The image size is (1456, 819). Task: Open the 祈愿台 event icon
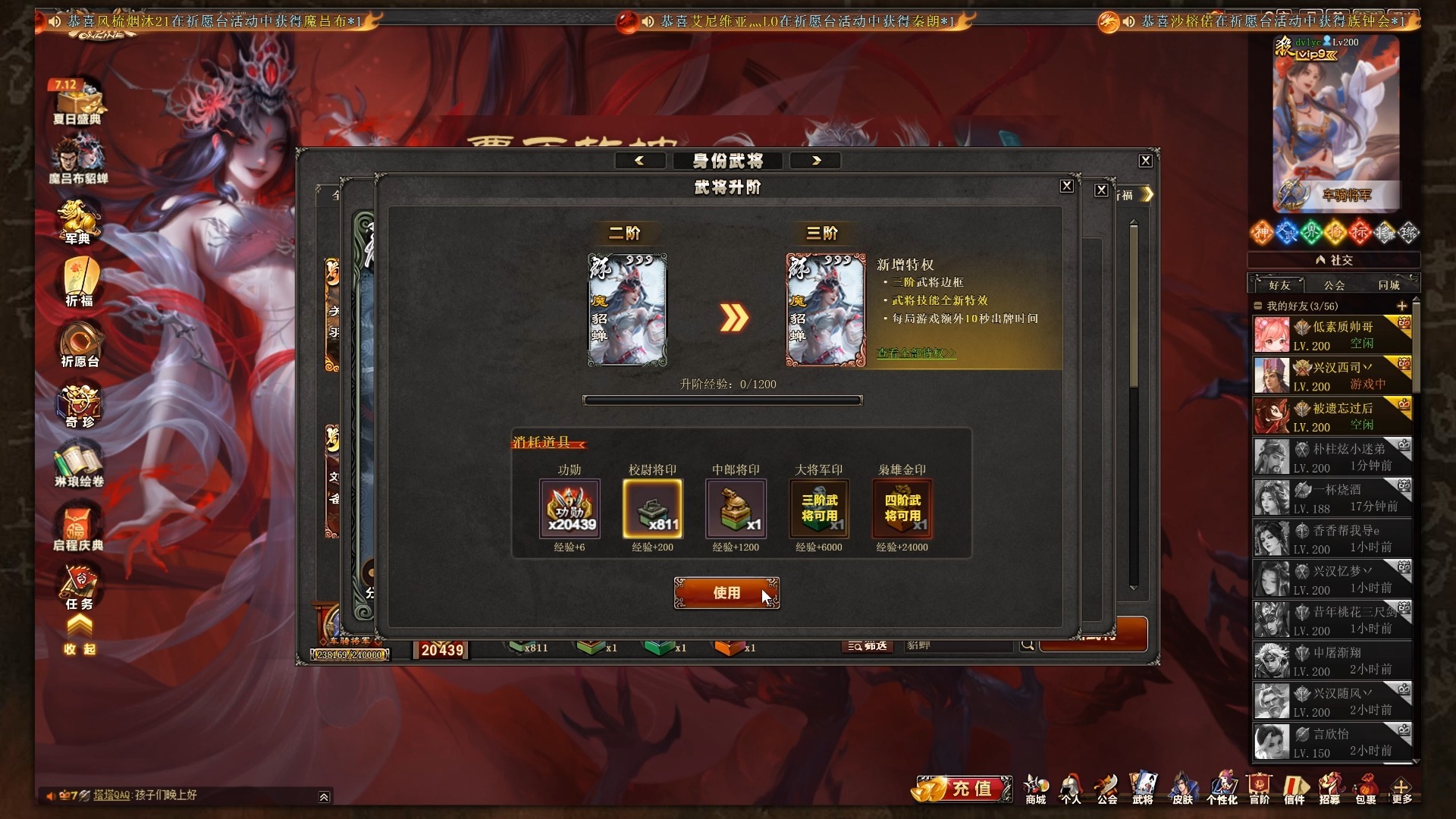80,344
